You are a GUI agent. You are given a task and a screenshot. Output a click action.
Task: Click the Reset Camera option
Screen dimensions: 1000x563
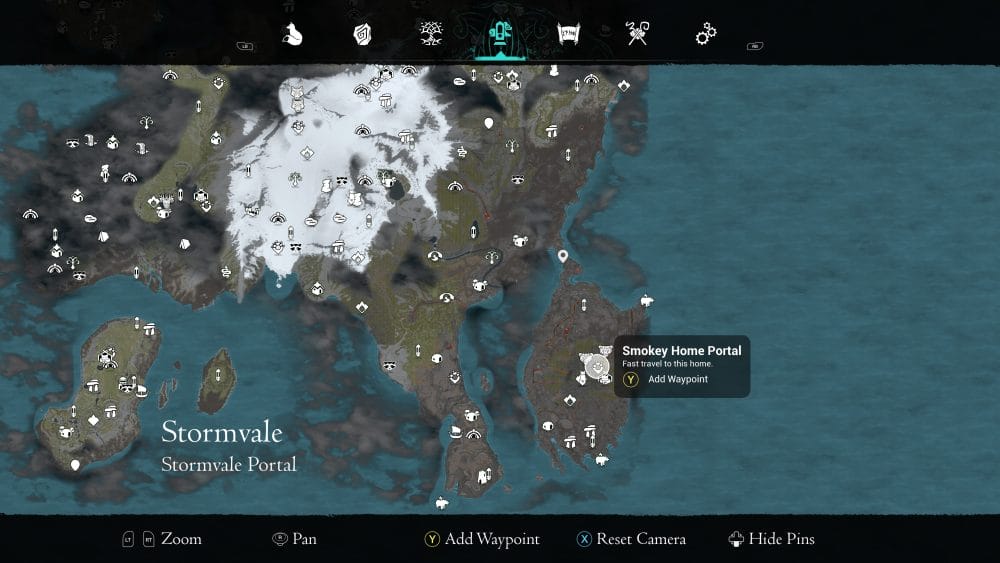point(640,539)
